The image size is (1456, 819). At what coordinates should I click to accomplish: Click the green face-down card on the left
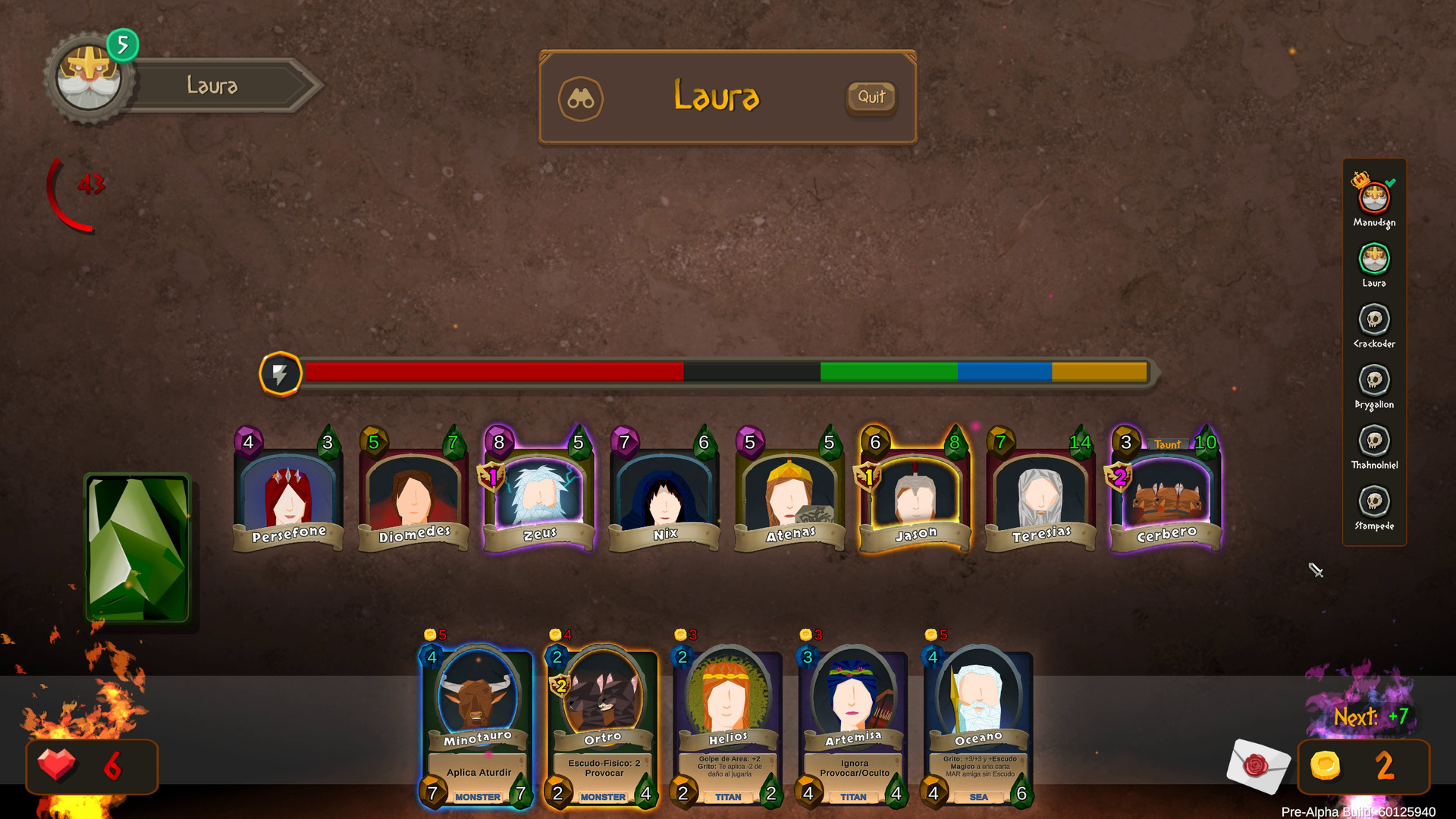pyautogui.click(x=136, y=544)
